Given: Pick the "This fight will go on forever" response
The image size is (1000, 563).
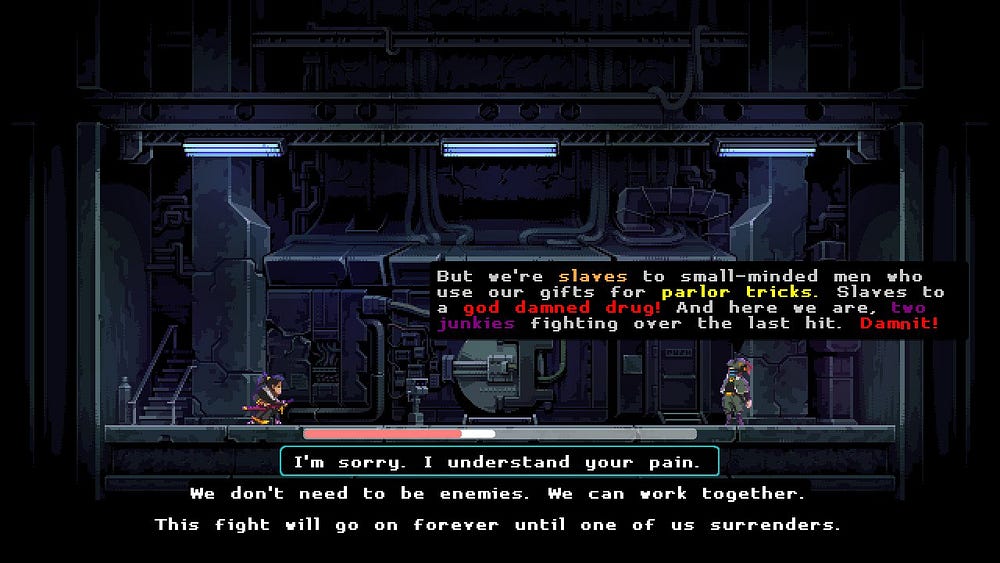Looking at the screenshot, I should [x=498, y=524].
